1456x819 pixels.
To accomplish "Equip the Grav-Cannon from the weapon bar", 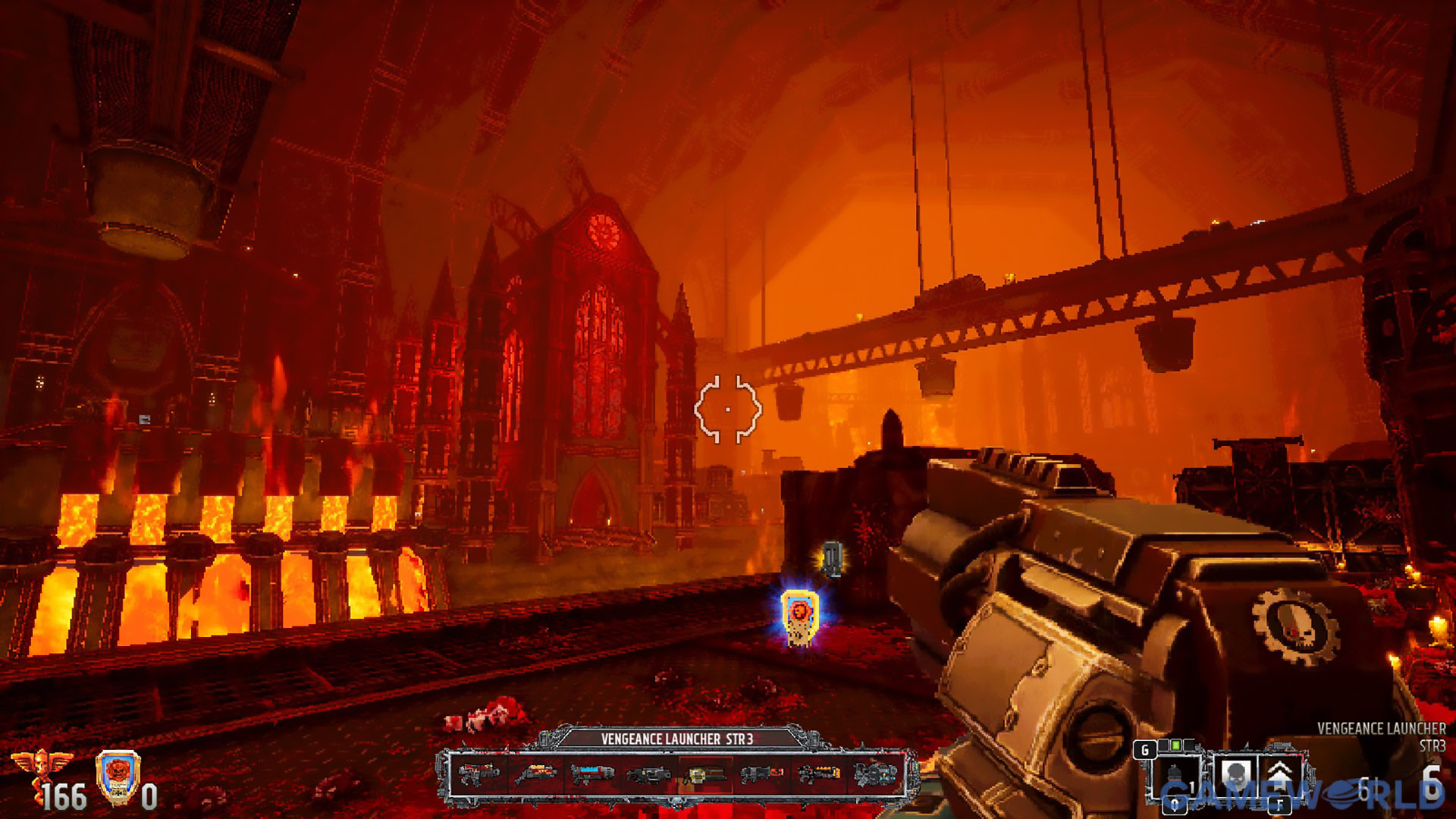I will point(874,774).
